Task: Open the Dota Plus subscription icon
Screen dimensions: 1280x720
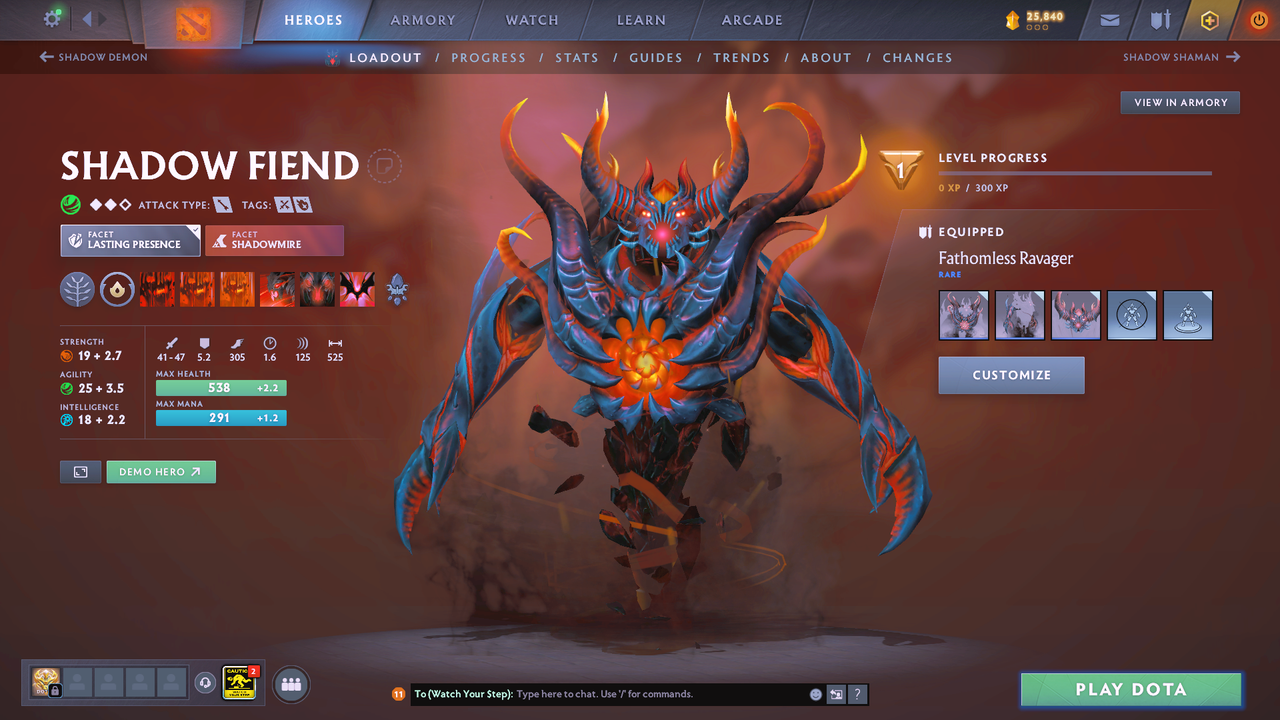Action: click(x=1209, y=20)
